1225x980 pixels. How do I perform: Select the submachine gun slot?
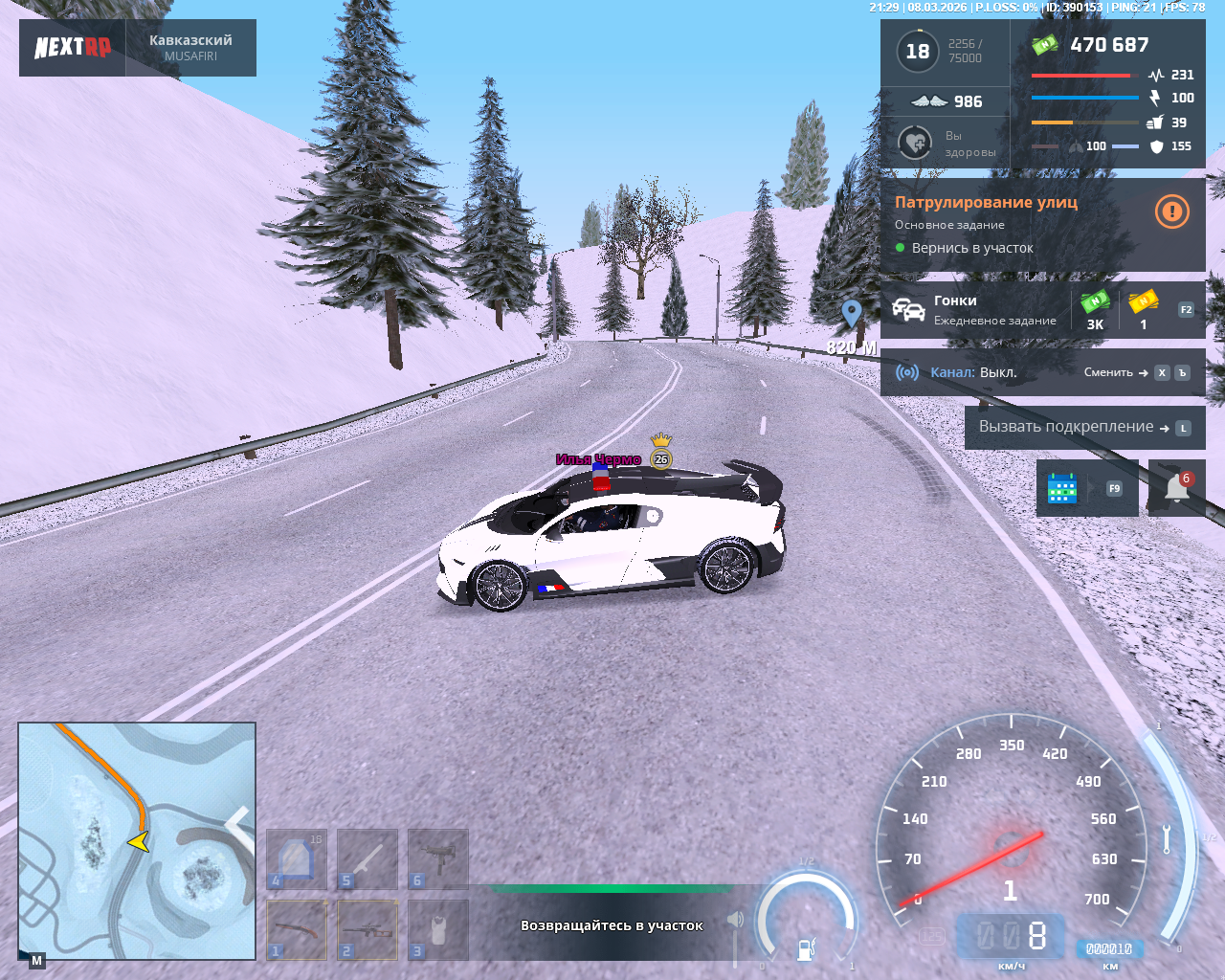pos(438,858)
